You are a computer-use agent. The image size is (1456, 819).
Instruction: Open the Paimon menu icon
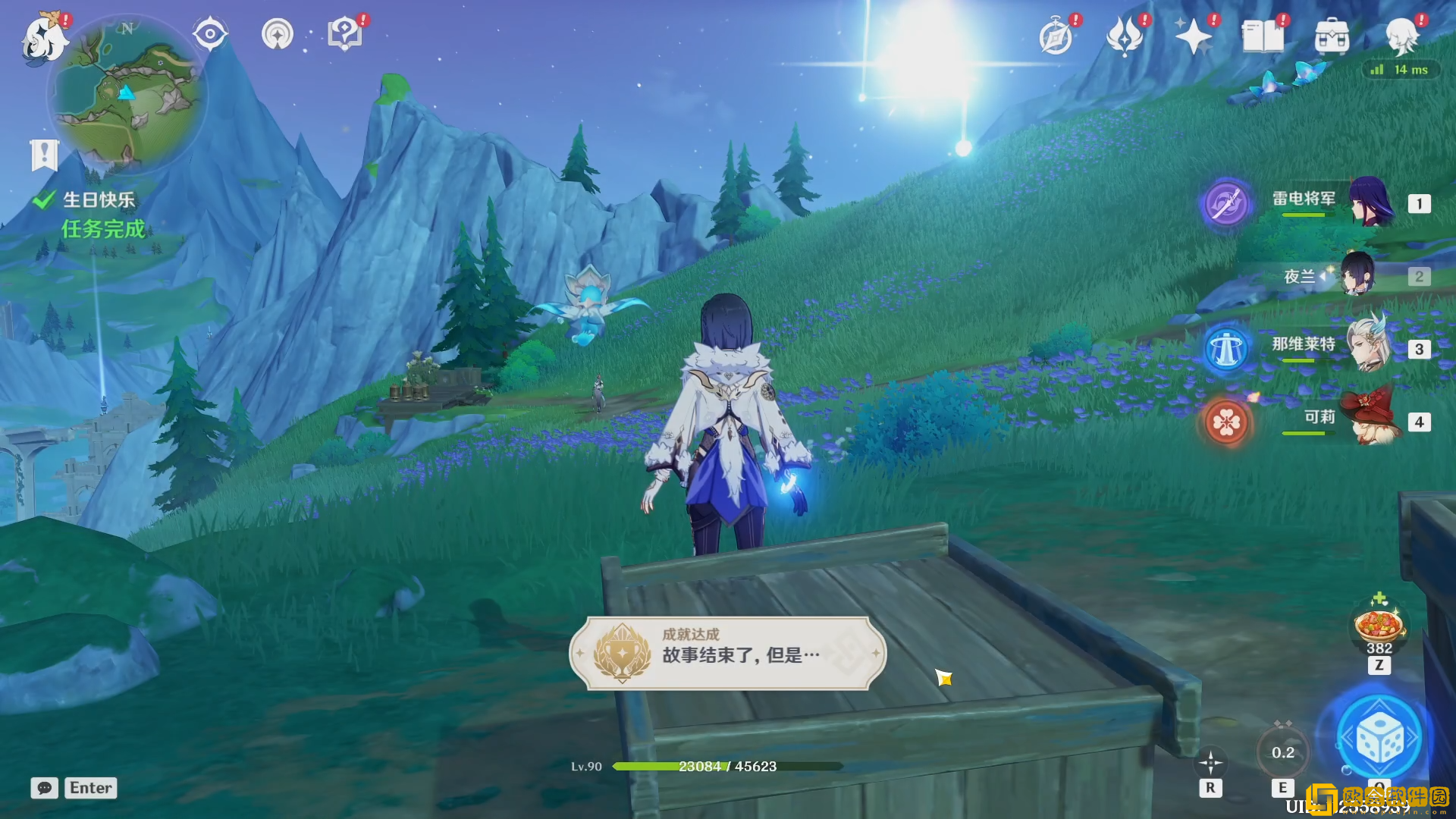point(42,38)
